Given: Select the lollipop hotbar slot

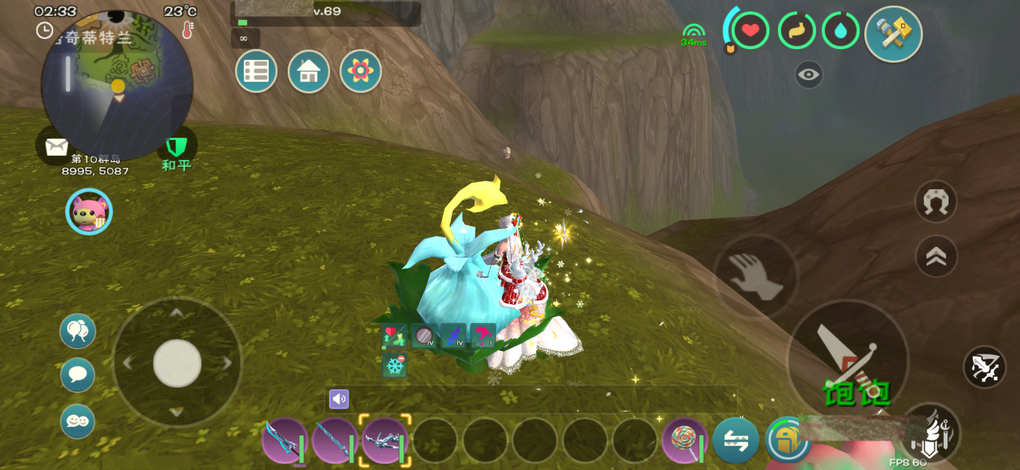Looking at the screenshot, I should click(684, 440).
